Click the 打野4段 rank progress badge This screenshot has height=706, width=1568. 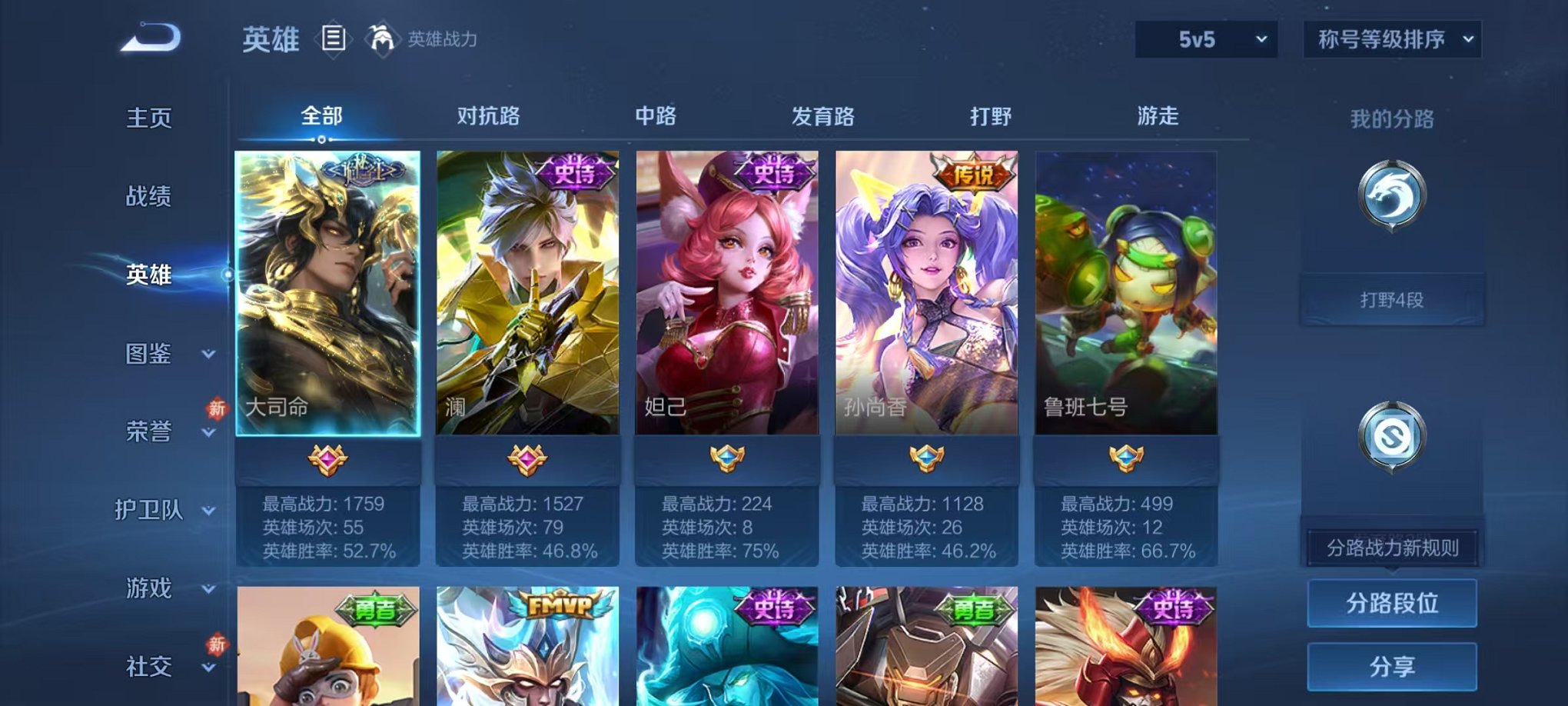tap(1391, 300)
